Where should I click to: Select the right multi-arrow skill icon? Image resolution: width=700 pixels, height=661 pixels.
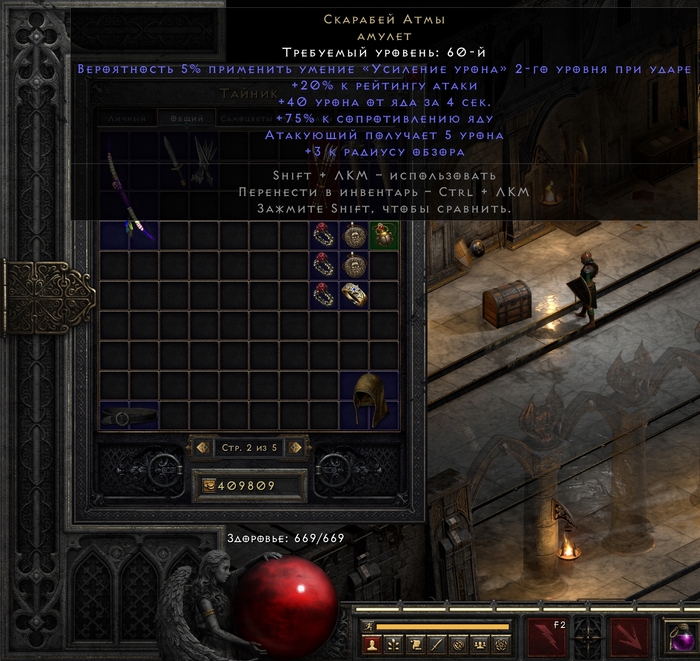(x=630, y=639)
